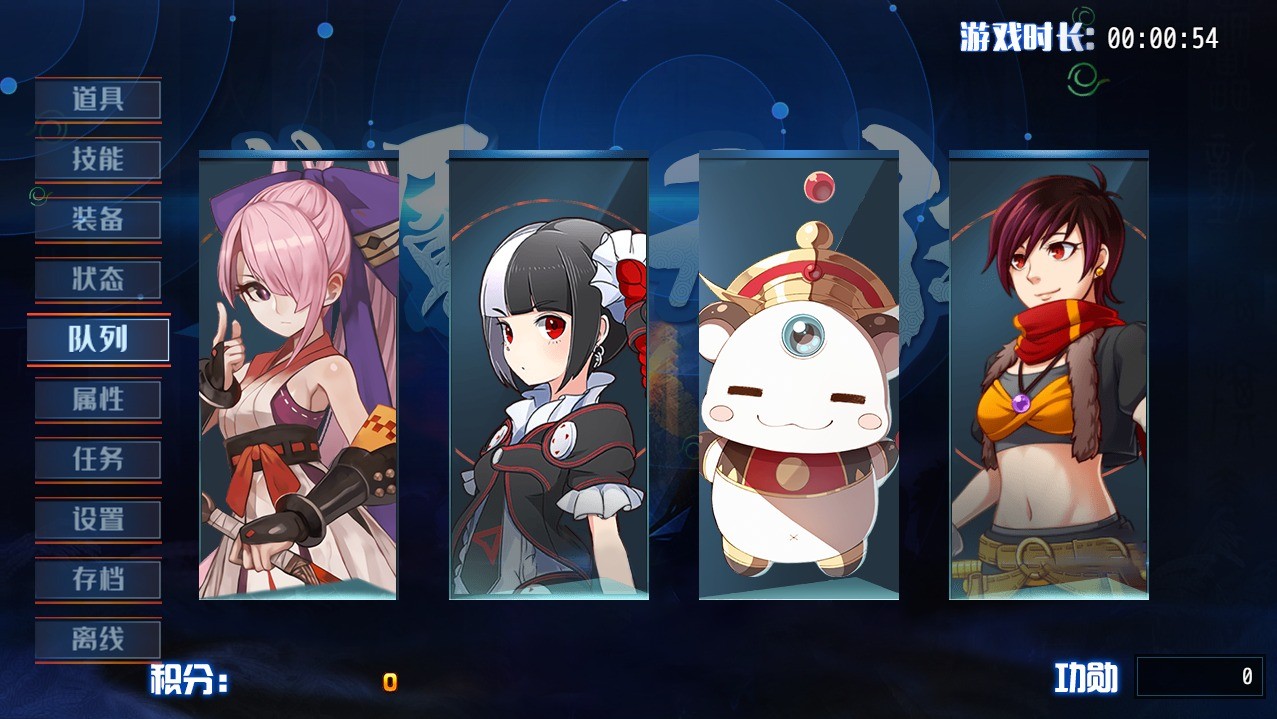This screenshot has width=1277, height=719.
Task: Show the 状态 status screen
Action: (98, 280)
